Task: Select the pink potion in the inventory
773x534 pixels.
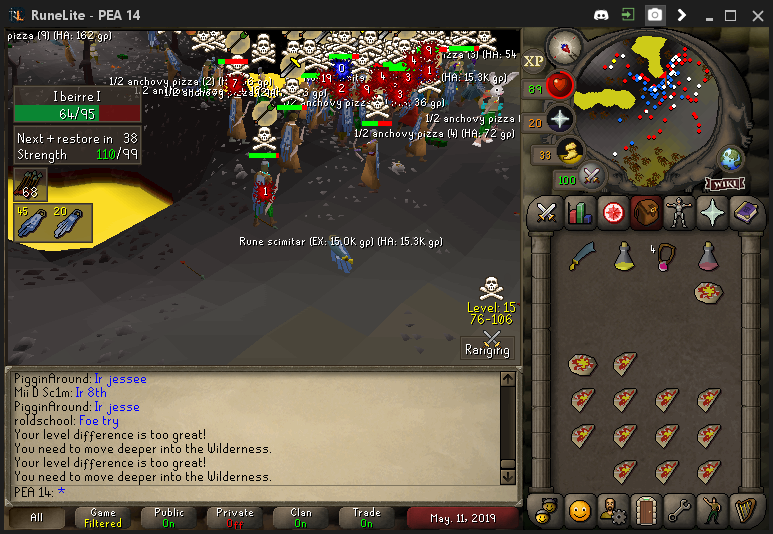Action: [707, 257]
